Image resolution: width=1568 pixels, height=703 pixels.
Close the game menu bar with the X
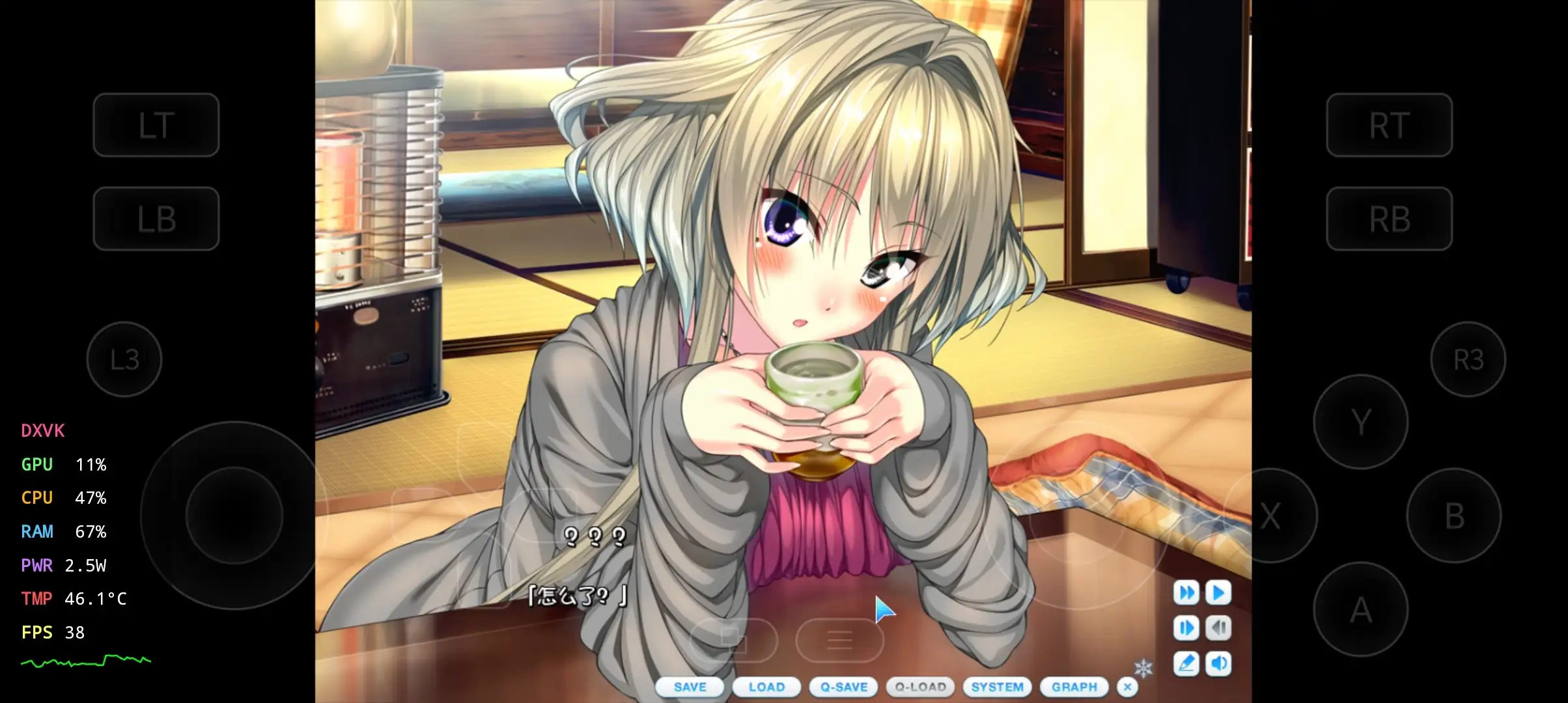pyautogui.click(x=1127, y=687)
